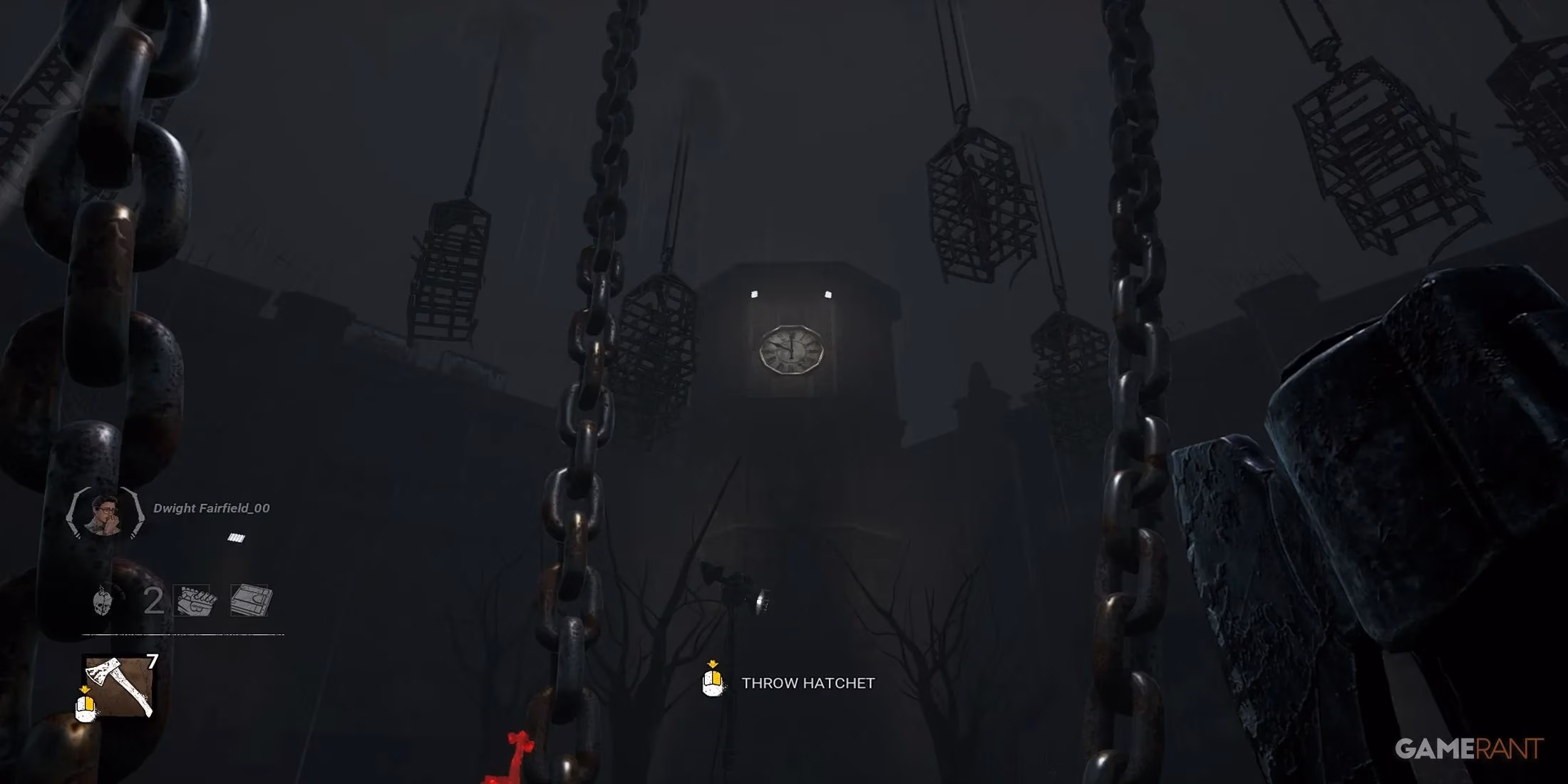Click the central hanging chain

[577, 392]
